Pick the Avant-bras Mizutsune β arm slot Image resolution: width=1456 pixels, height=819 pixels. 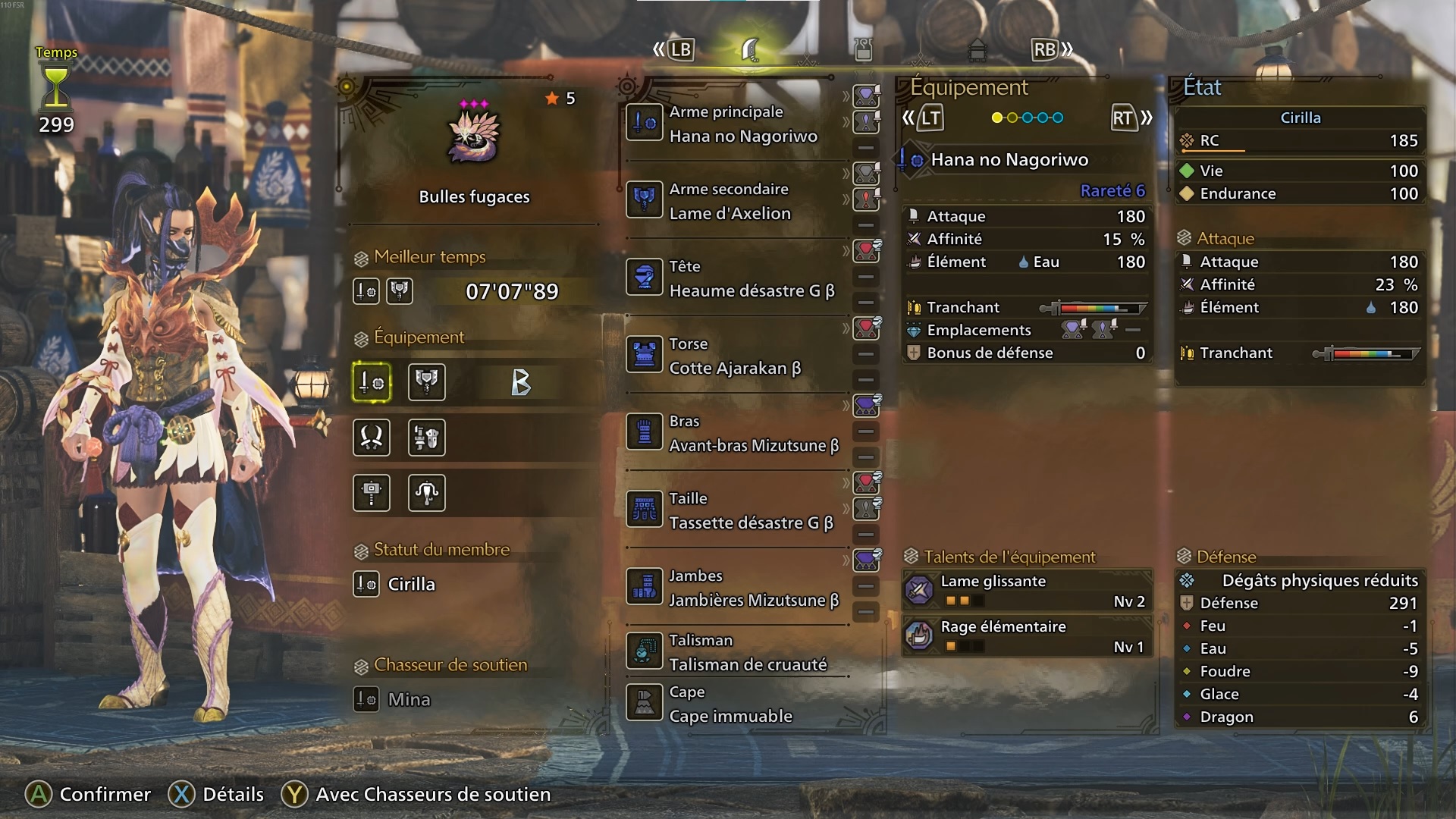tap(734, 433)
